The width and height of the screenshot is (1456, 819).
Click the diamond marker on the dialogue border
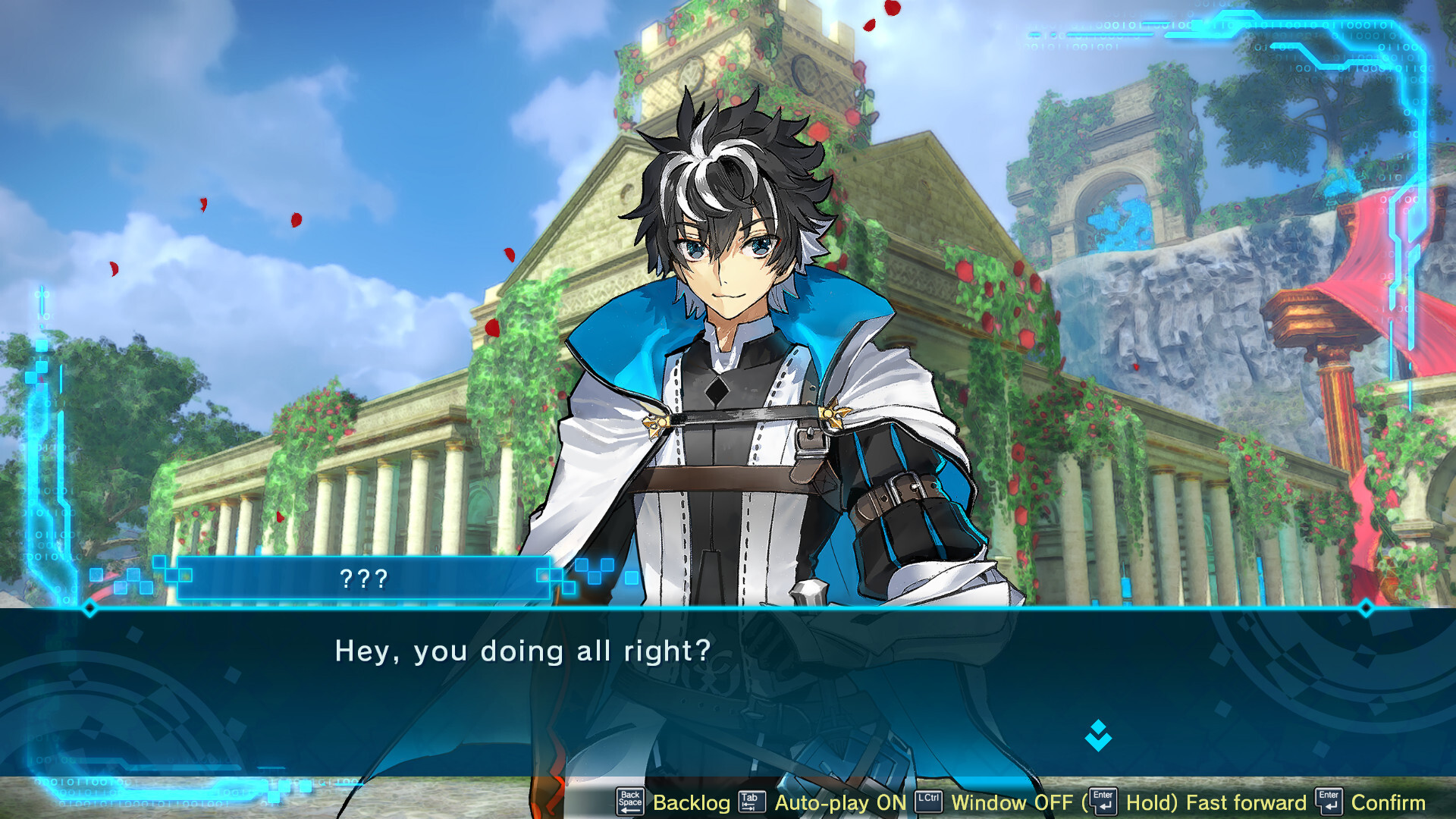[x=89, y=607]
